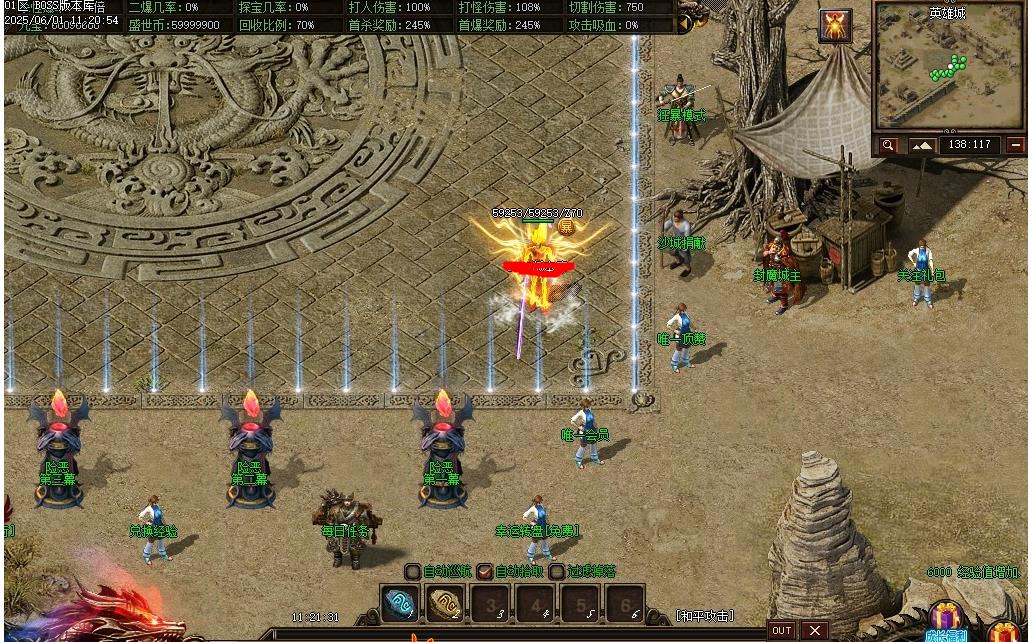Use the blue rune in hotbar slot 1
The image size is (1033, 642).
[x=400, y=604]
